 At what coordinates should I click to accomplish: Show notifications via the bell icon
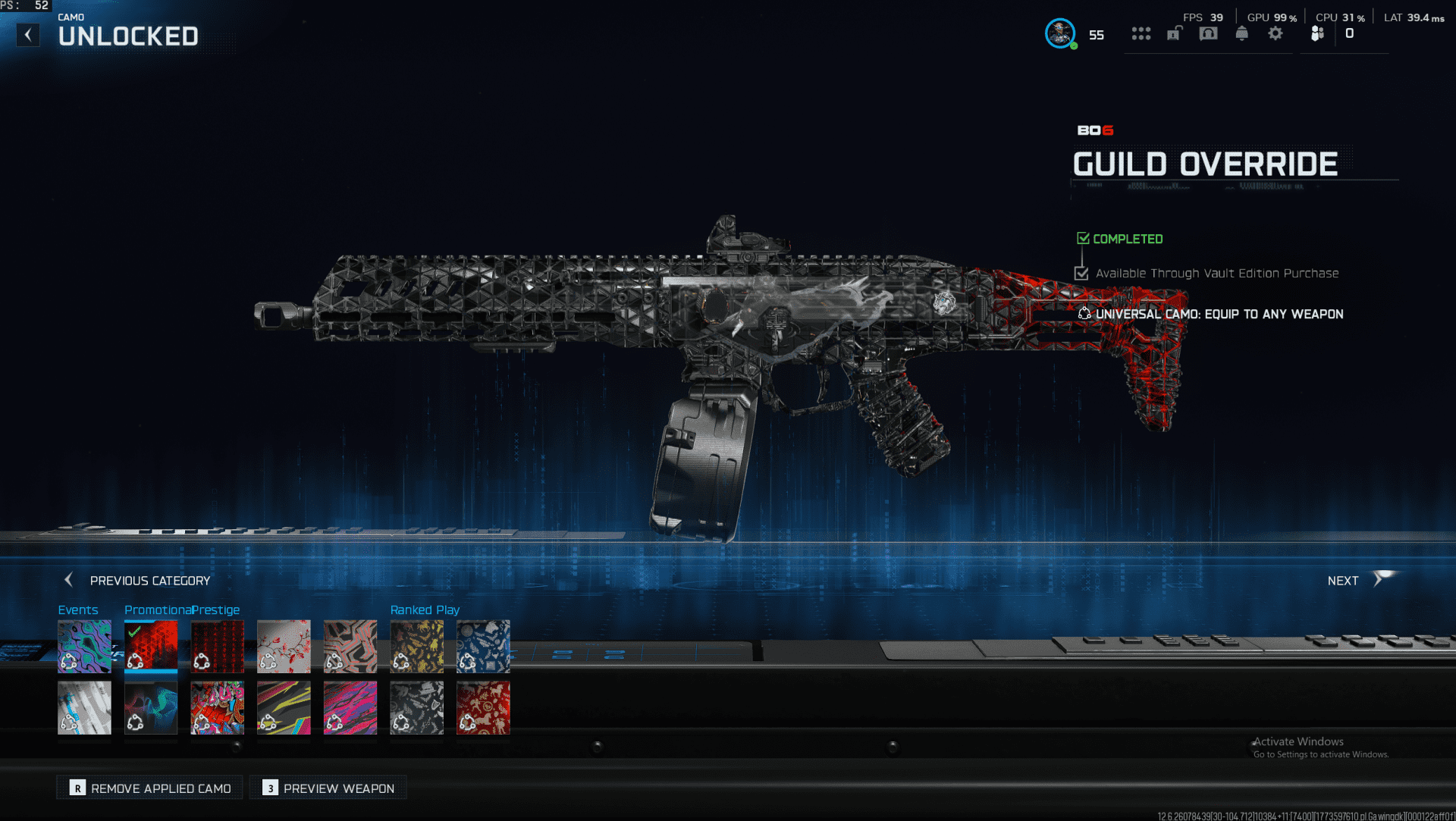pos(1241,33)
